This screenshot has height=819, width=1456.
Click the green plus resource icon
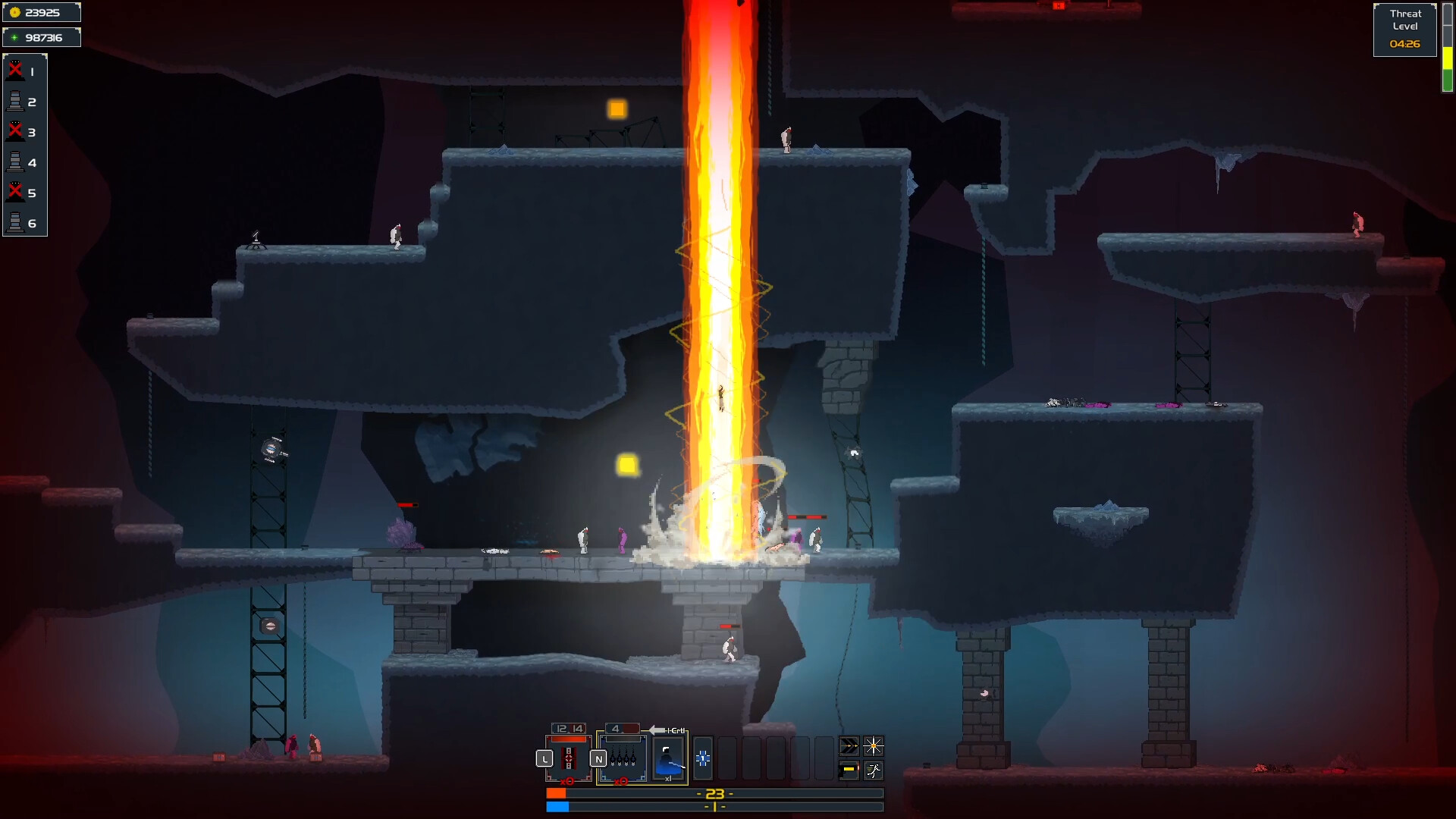coord(15,36)
